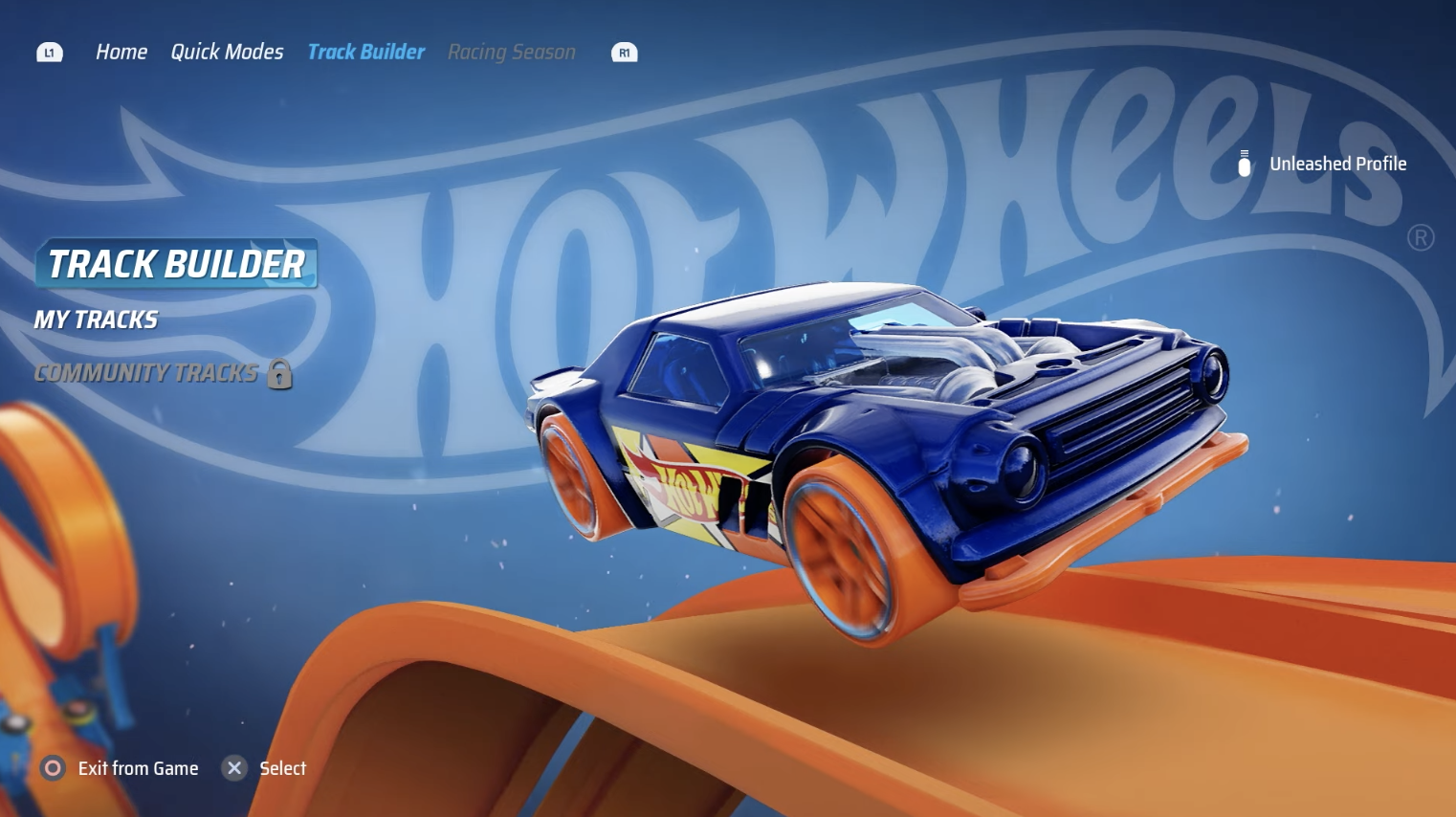The height and width of the screenshot is (817, 1456).
Task: Click the L1 shoulder button icon
Action: pos(50,52)
